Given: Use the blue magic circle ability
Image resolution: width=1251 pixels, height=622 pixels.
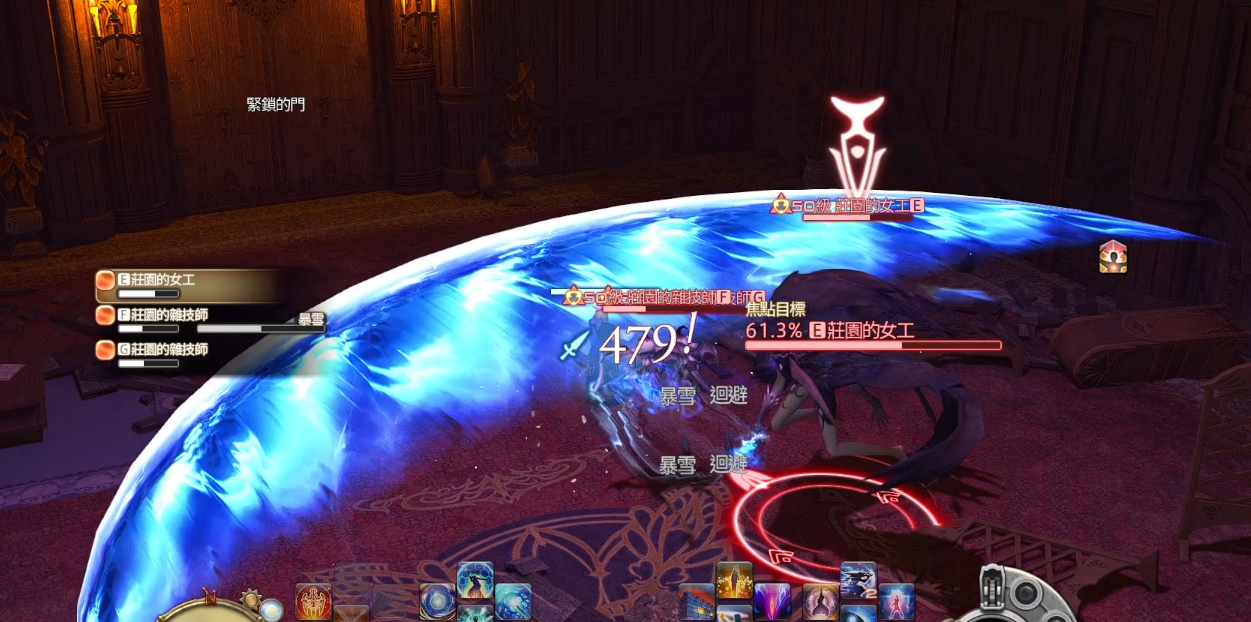Looking at the screenshot, I should (437, 601).
